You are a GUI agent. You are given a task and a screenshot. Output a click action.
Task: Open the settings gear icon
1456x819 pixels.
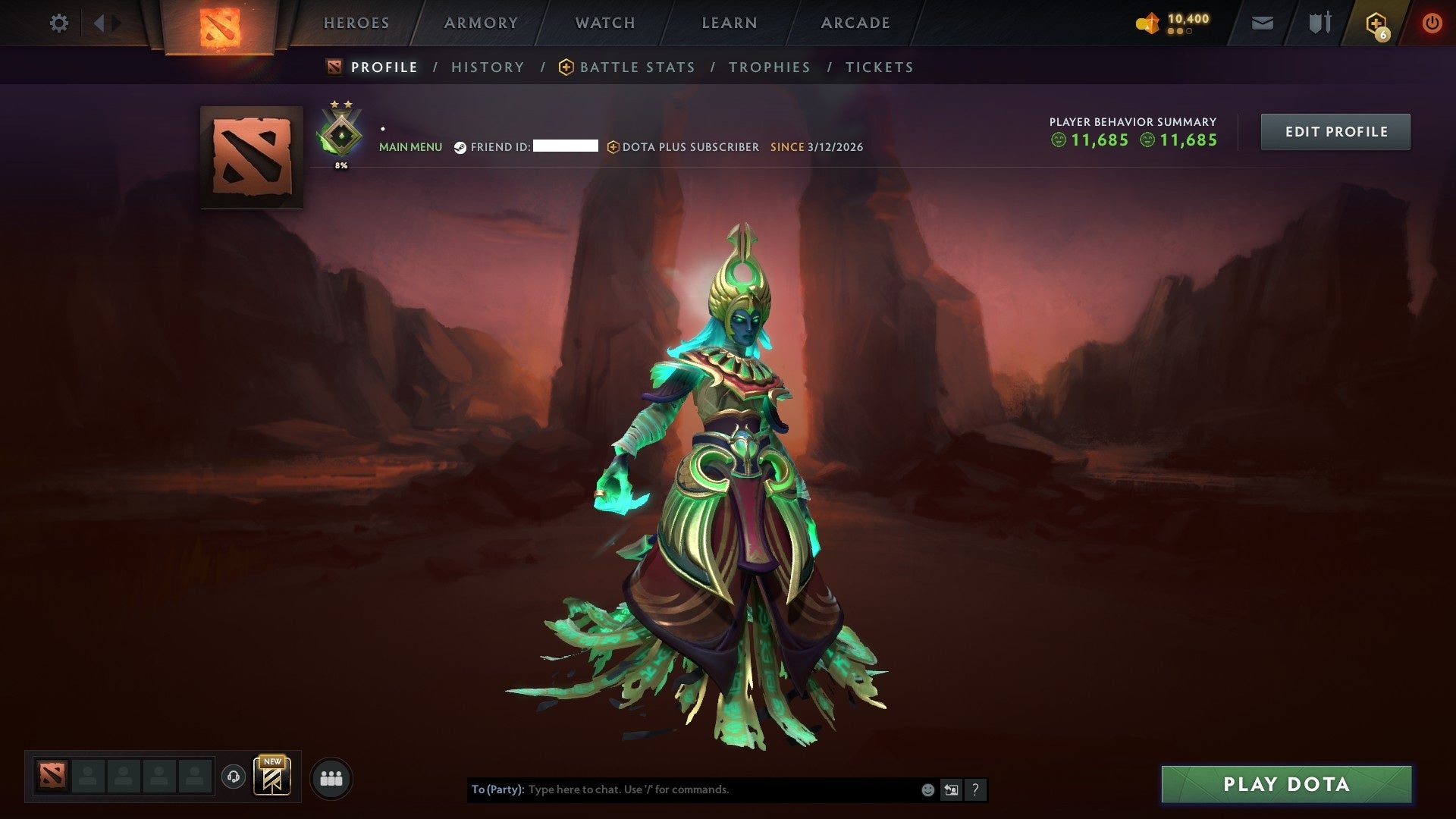point(59,23)
